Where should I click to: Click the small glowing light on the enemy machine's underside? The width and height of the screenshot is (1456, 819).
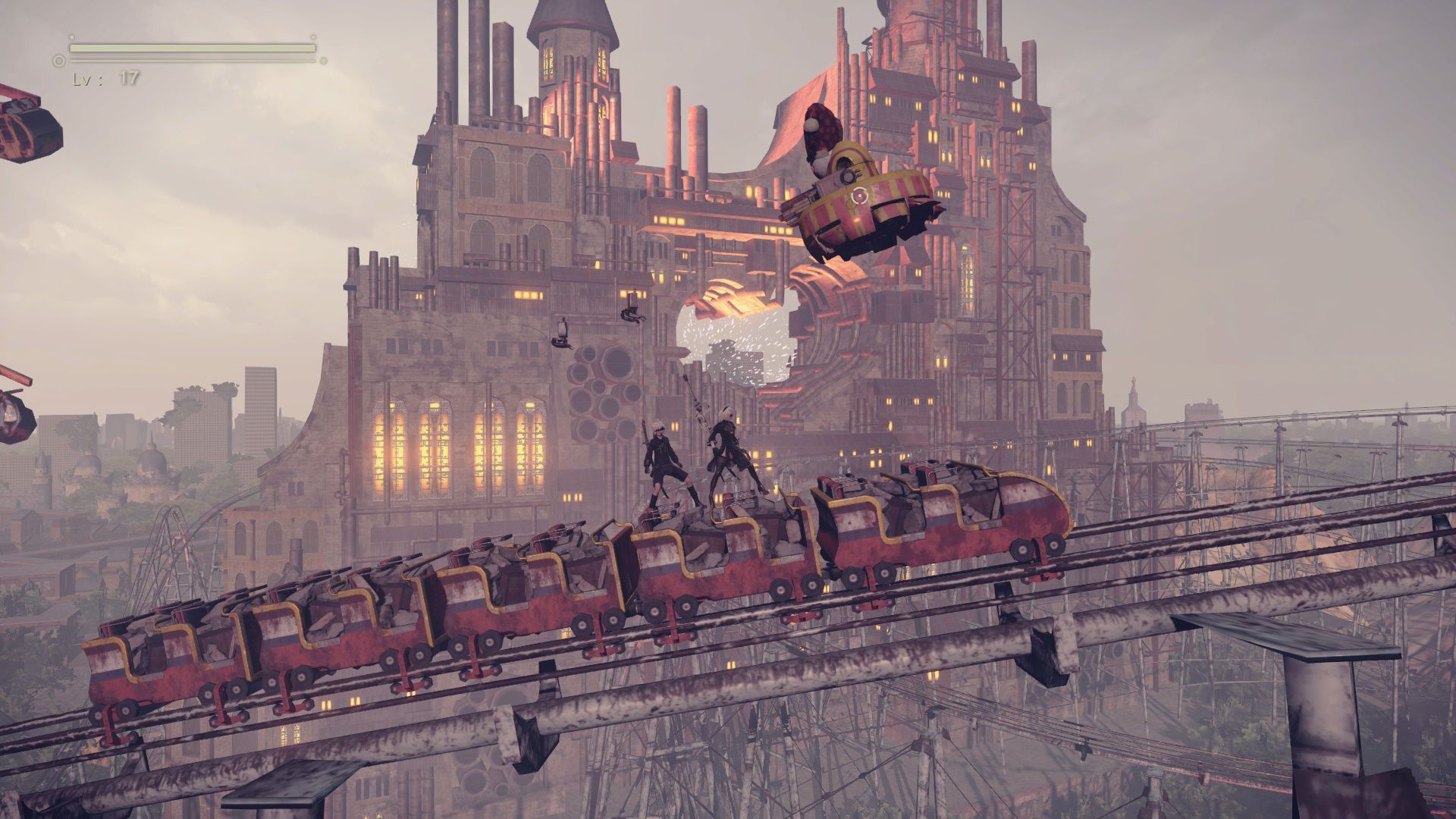pos(855,220)
